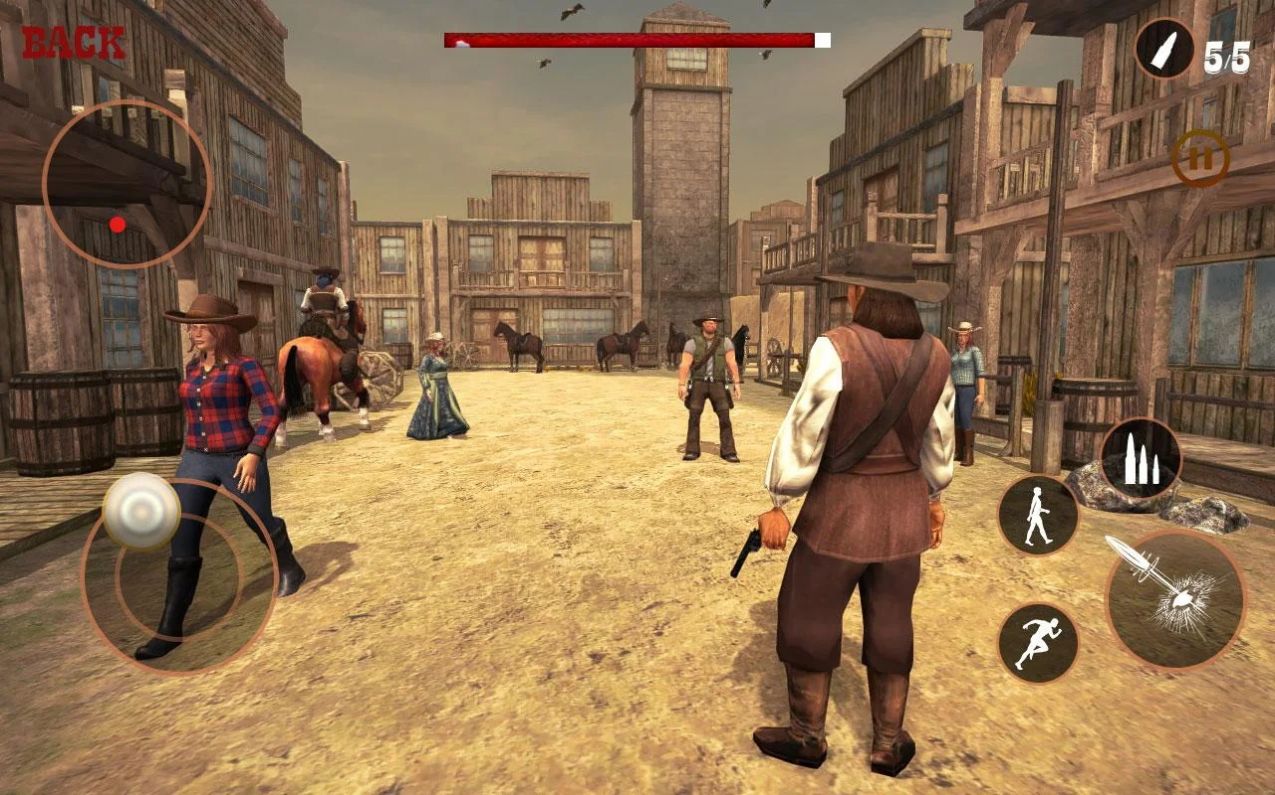
Task: Fire the gun with the bullet impact button
Action: click(x=1175, y=599)
